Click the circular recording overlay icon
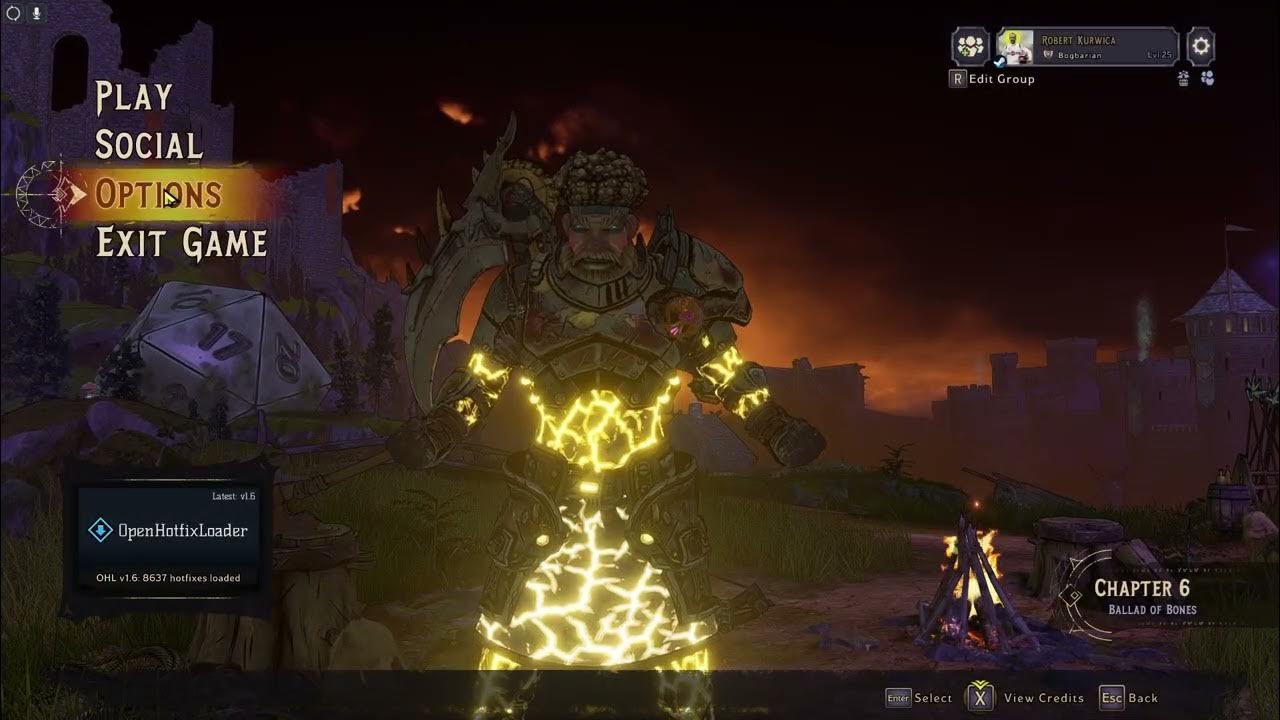1280x720 pixels. point(13,13)
